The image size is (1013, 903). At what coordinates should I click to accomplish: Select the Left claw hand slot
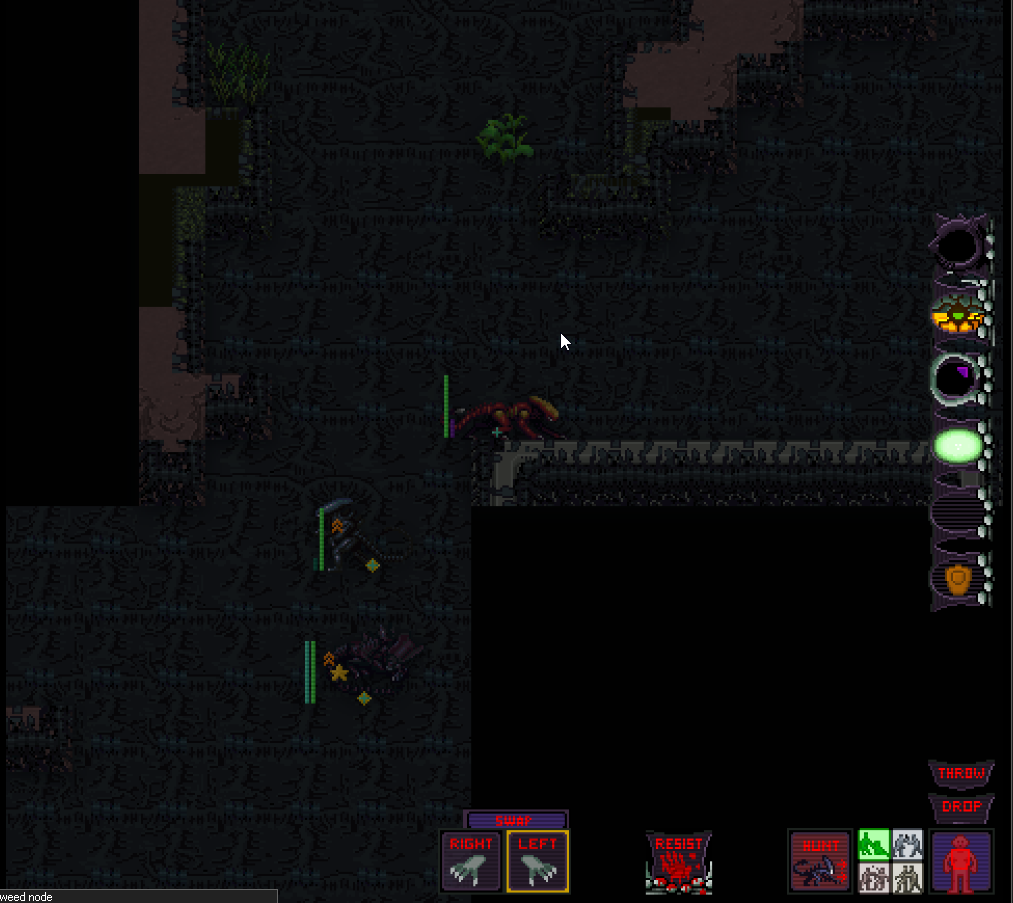[537, 860]
